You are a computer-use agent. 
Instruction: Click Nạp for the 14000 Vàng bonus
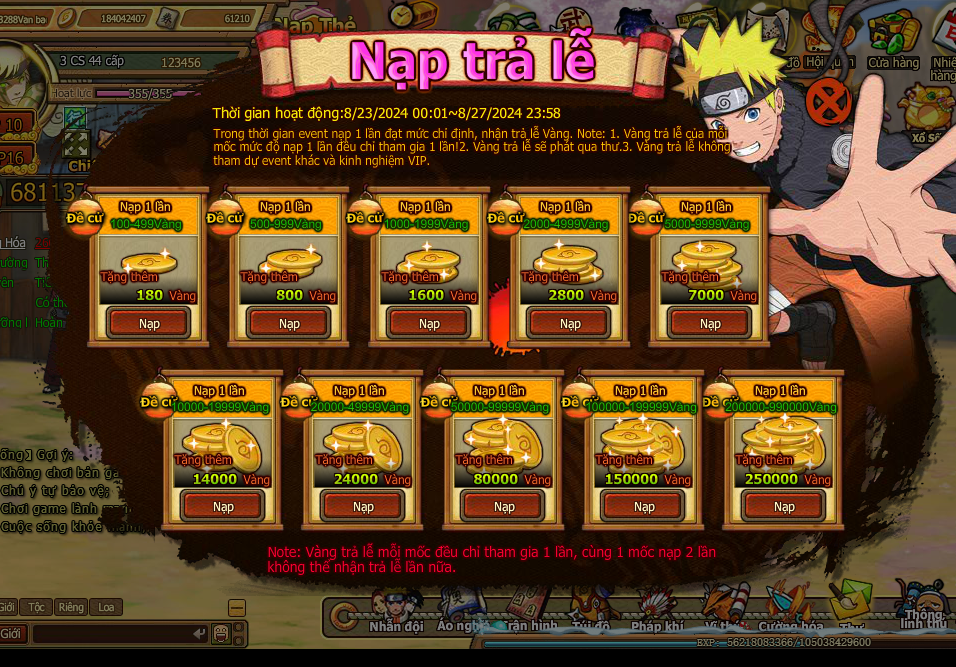click(223, 506)
